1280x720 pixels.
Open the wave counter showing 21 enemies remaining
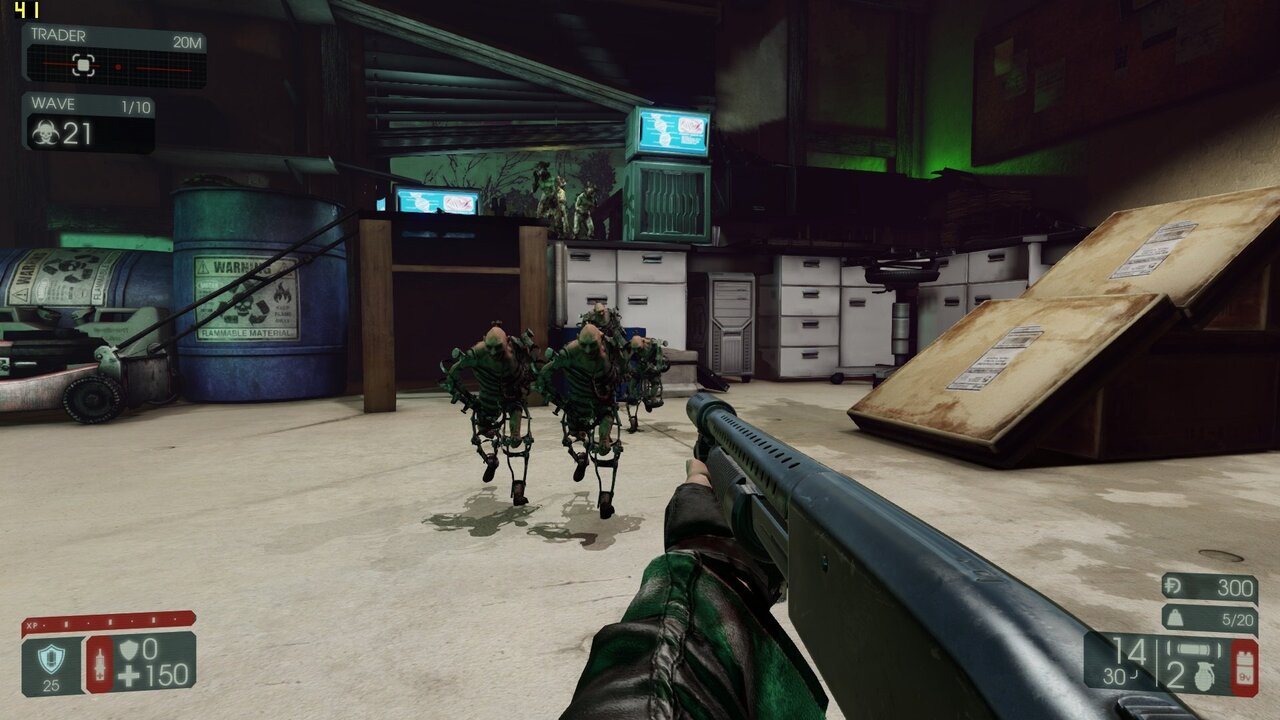click(x=76, y=132)
